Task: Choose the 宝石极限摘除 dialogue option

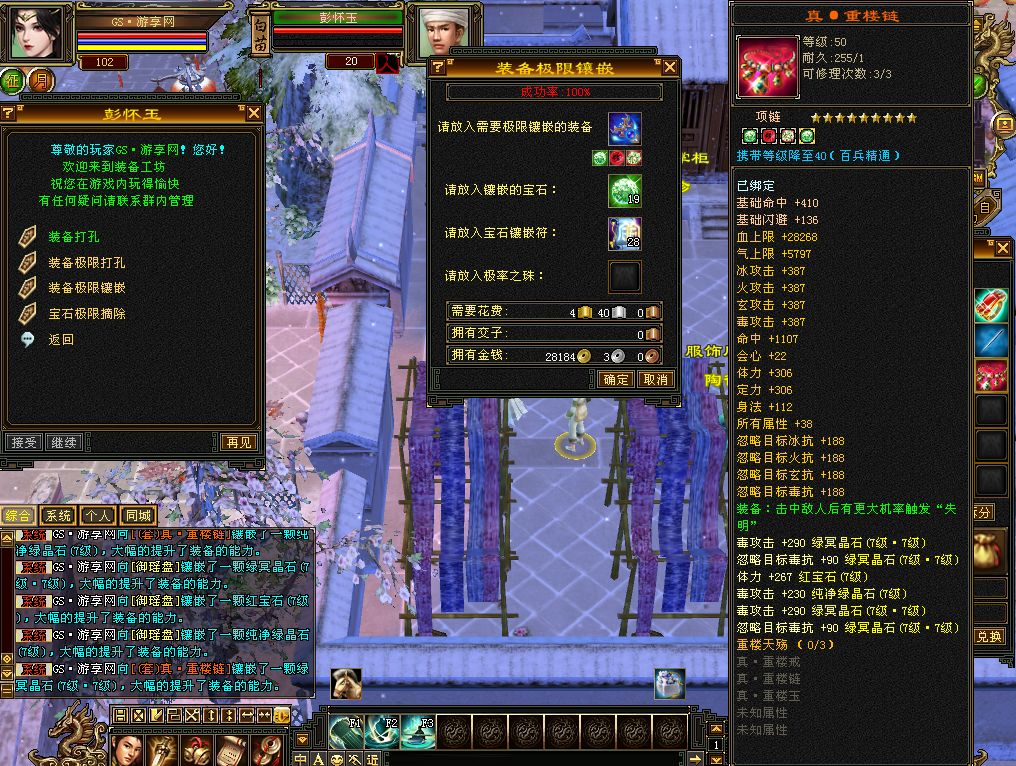Action: (87, 313)
